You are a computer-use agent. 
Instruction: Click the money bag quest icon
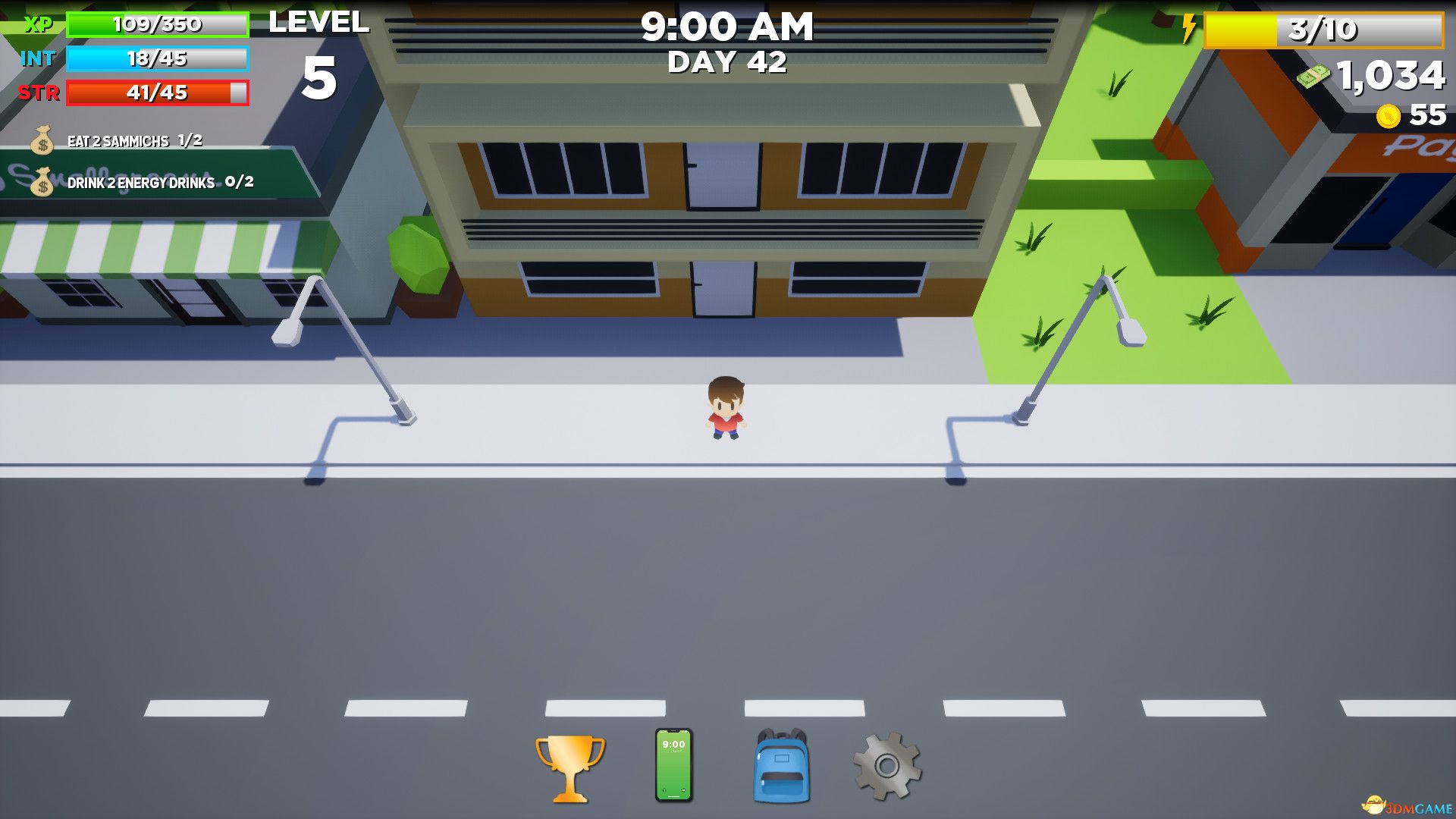click(x=42, y=140)
